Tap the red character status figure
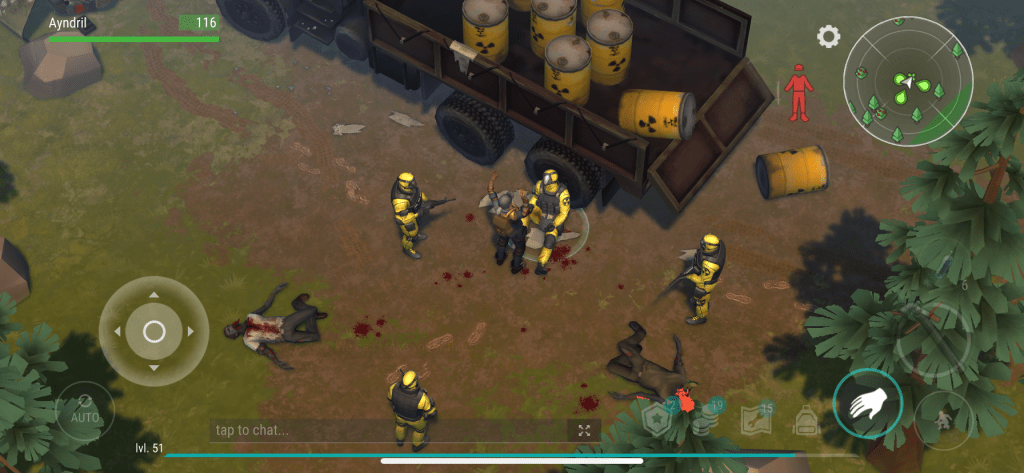 (798, 94)
